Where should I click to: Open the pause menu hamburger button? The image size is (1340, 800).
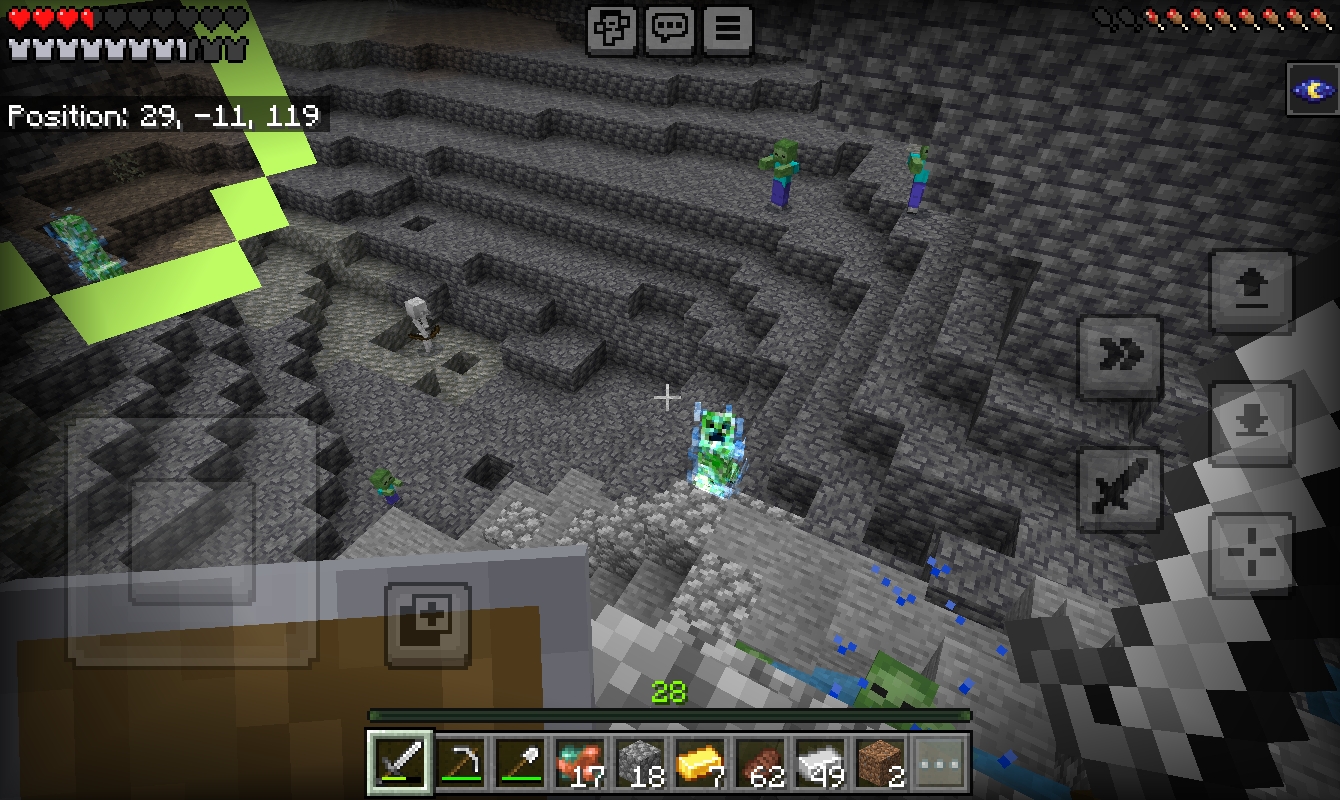pos(727,30)
